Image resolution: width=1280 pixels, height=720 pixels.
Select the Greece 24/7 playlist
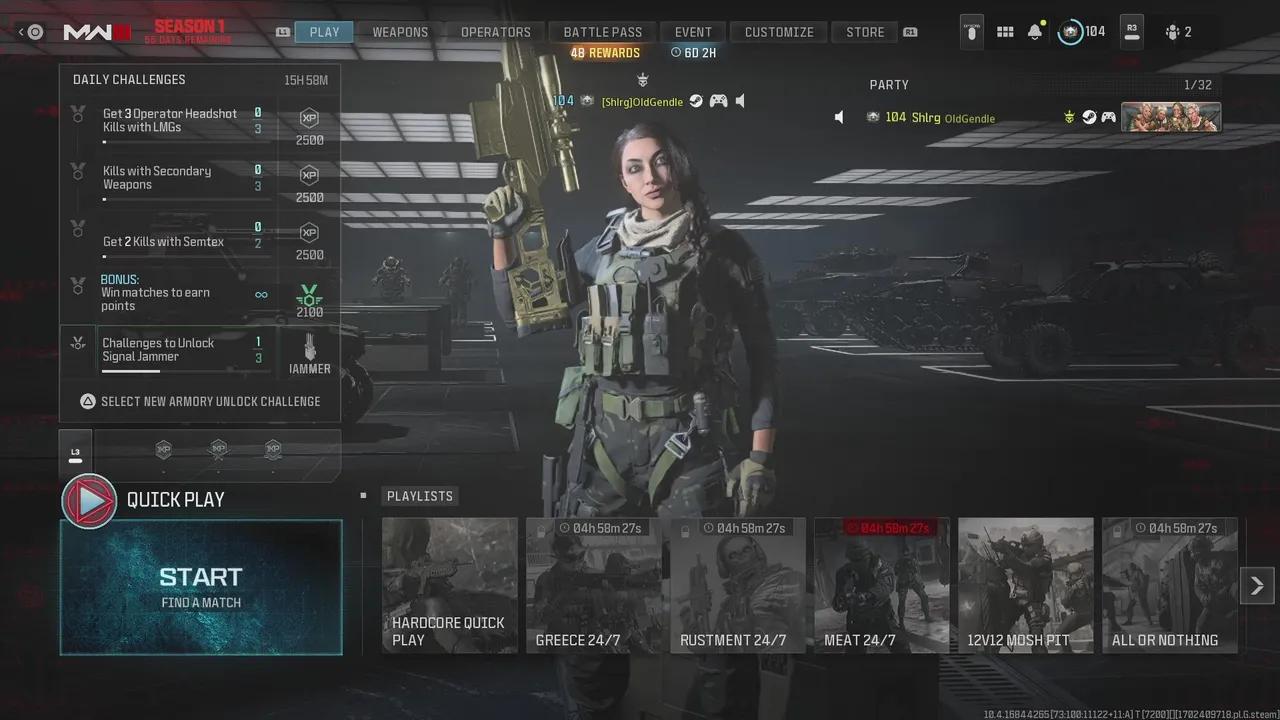[594, 585]
